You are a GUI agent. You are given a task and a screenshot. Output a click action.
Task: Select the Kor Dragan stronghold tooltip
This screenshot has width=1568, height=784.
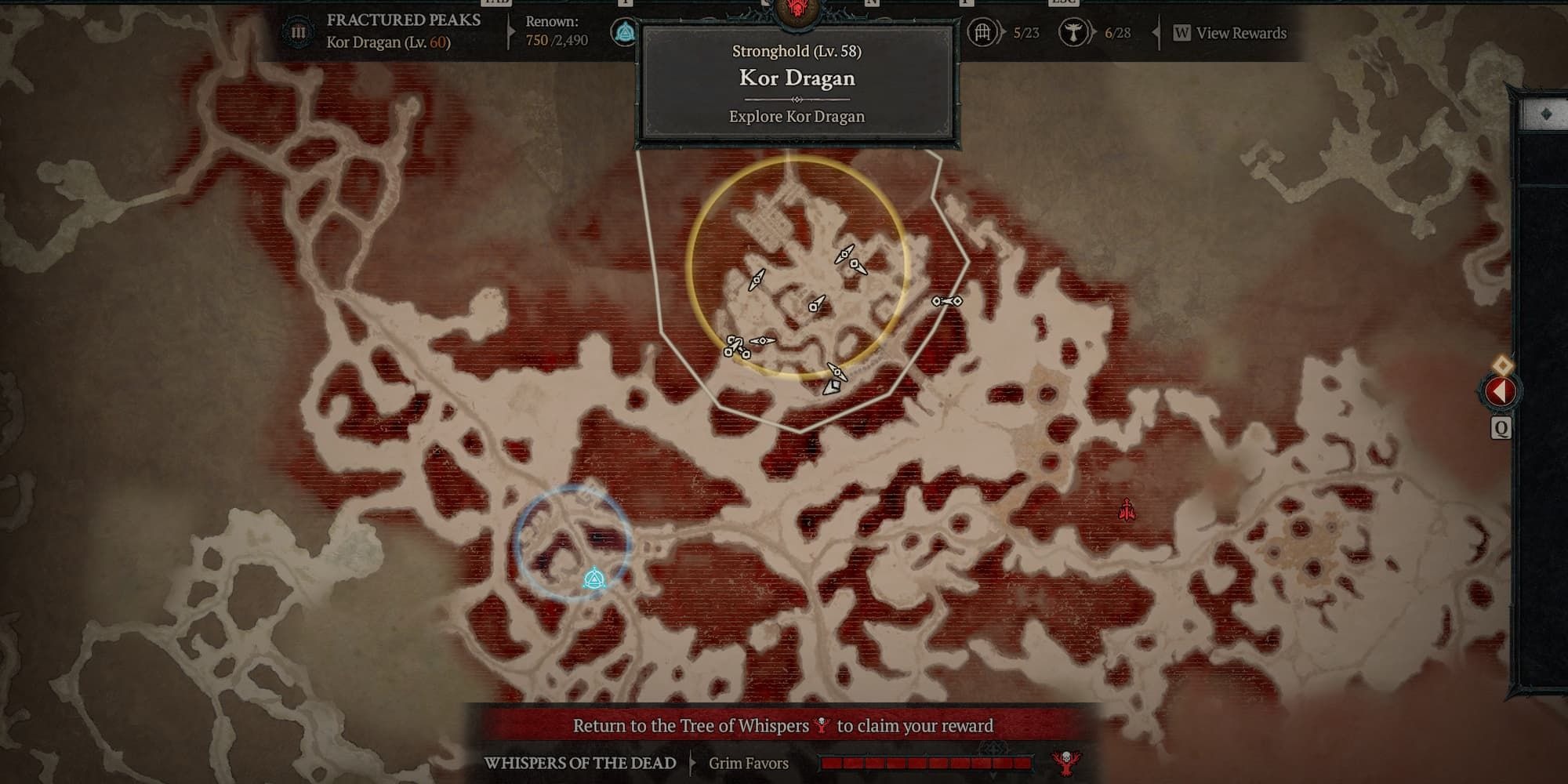(x=797, y=84)
